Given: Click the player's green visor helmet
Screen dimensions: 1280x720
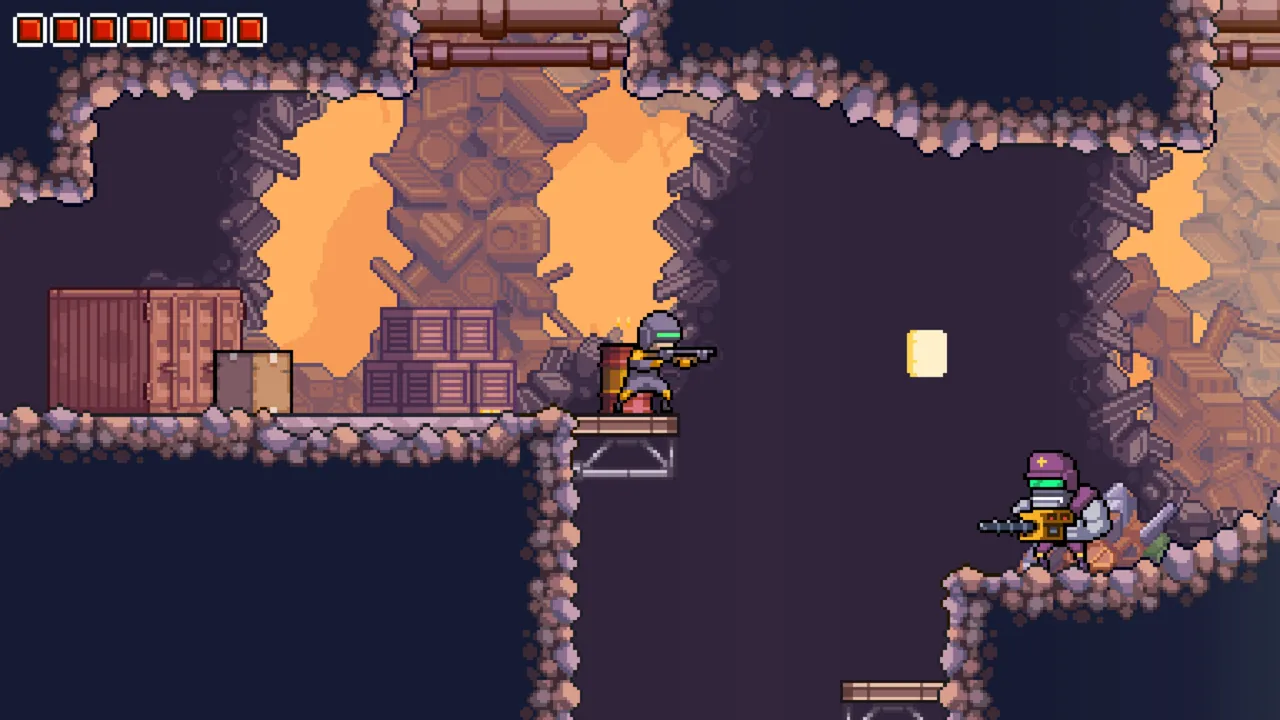Looking at the screenshot, I should pyautogui.click(x=662, y=330).
